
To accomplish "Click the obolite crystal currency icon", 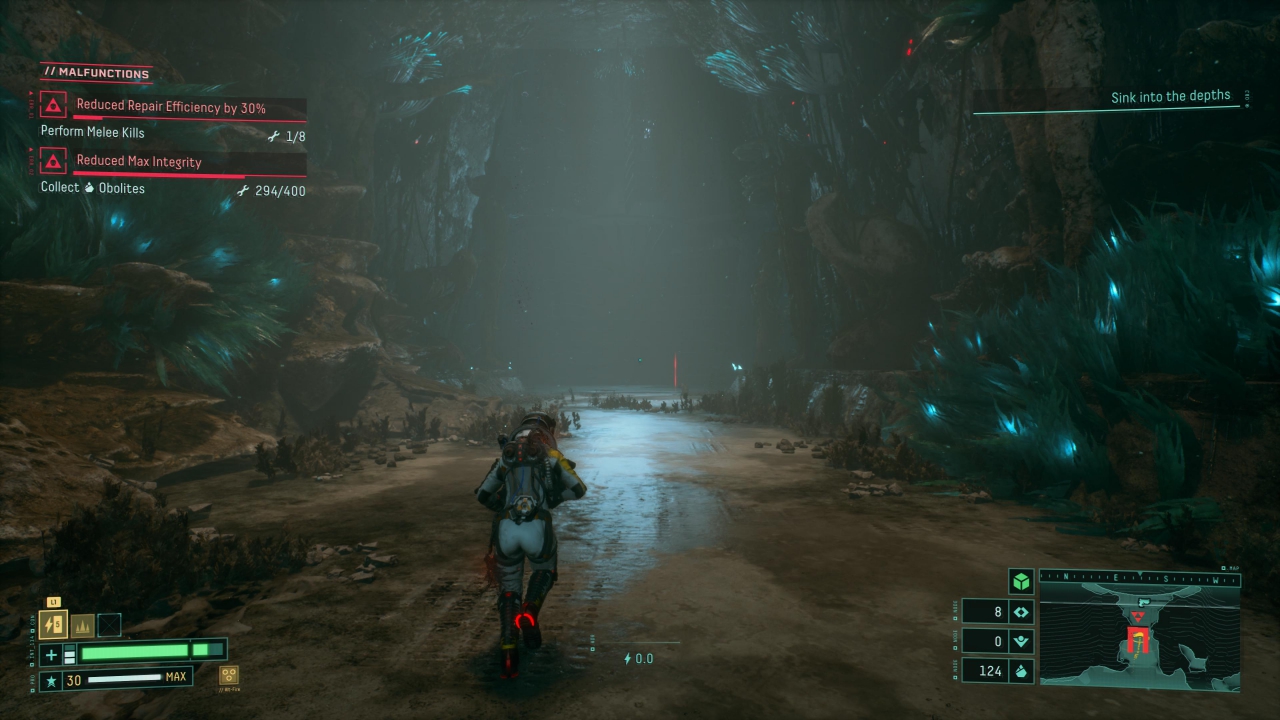I will coord(1021,671).
